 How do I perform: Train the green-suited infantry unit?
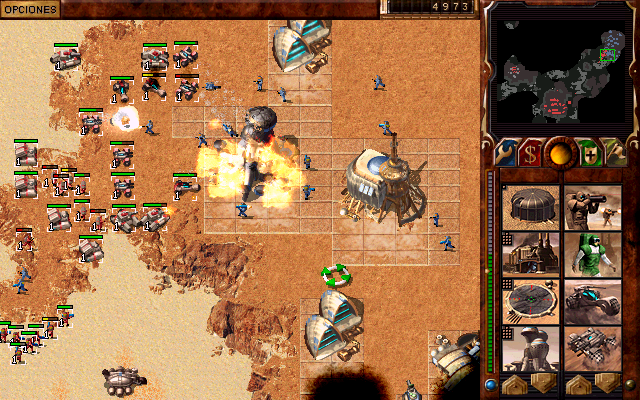tap(593, 254)
